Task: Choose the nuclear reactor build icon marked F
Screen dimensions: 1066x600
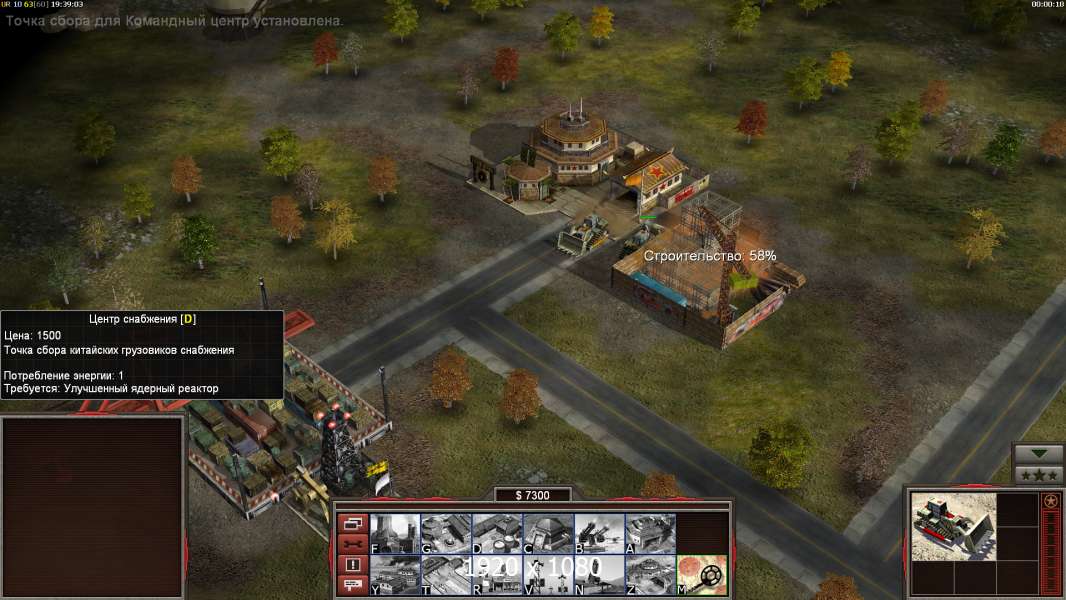Action: point(395,533)
